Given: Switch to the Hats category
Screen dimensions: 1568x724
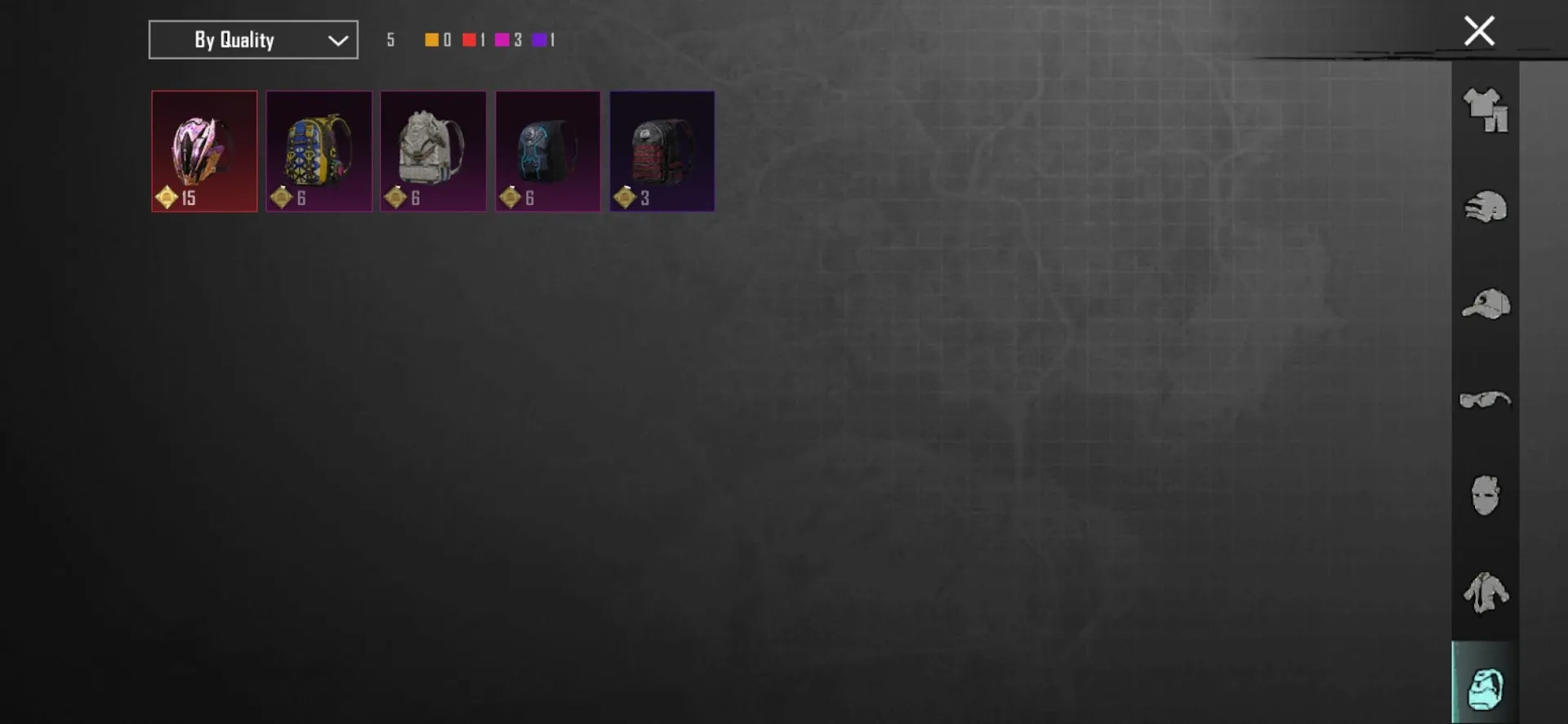Looking at the screenshot, I should (x=1486, y=305).
